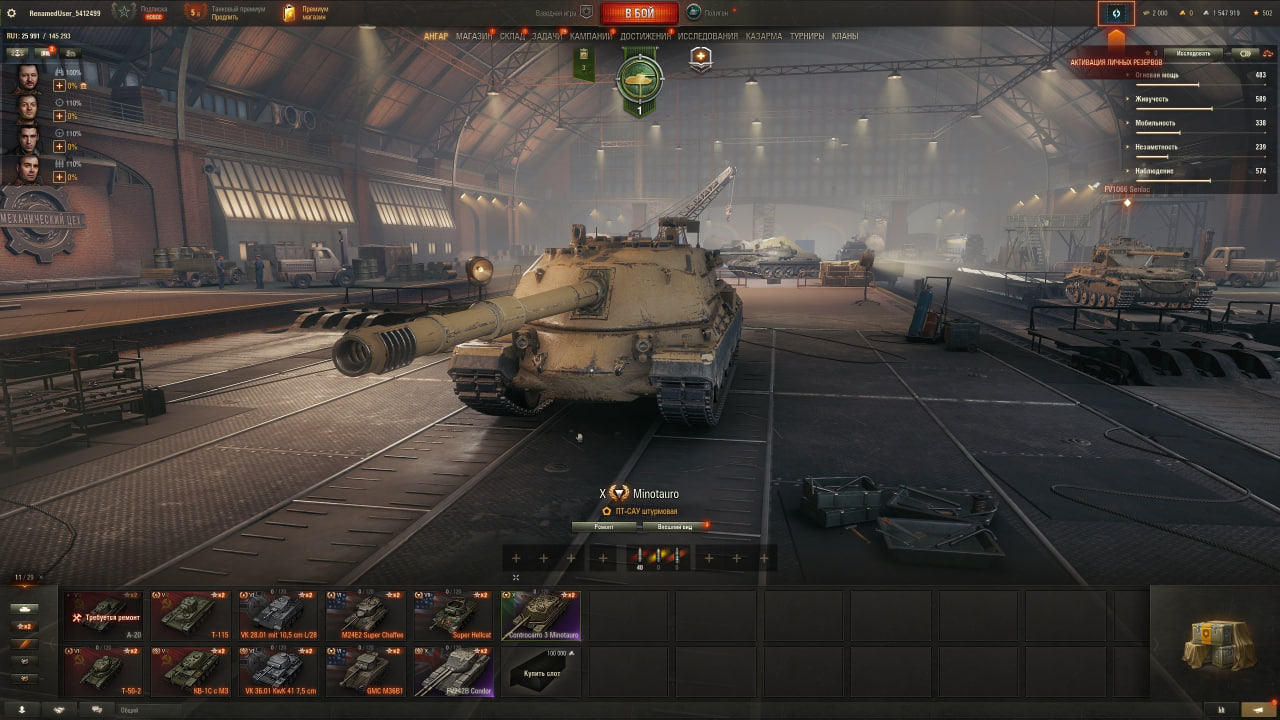The image size is (1280, 720).
Task: Open the «Турниры» tab
Action: point(807,36)
